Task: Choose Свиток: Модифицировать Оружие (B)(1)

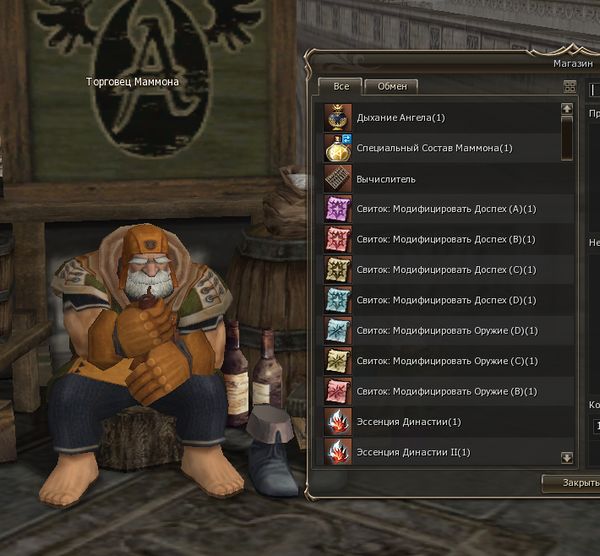Action: [x=440, y=391]
